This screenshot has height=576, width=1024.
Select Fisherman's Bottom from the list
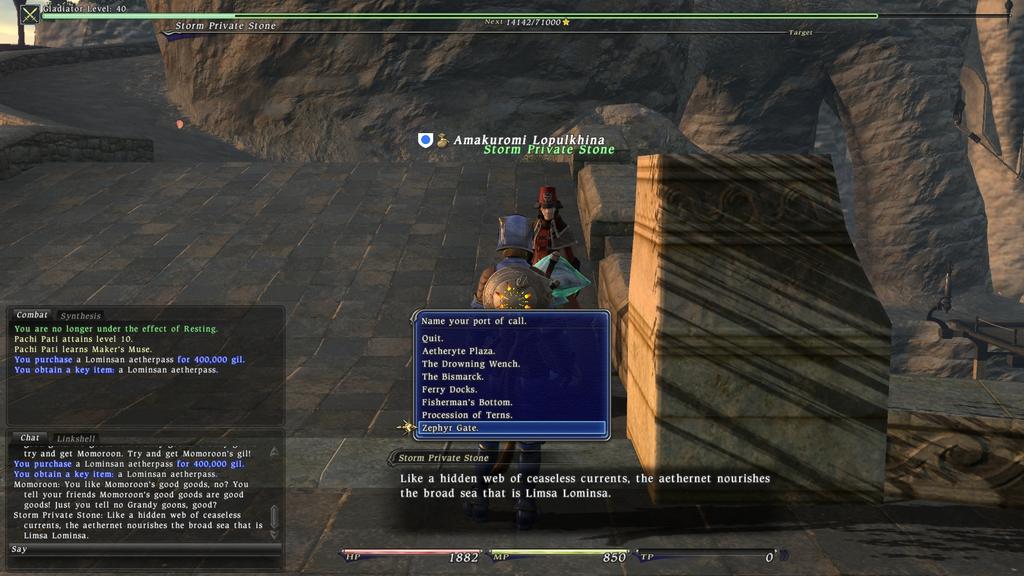point(465,402)
